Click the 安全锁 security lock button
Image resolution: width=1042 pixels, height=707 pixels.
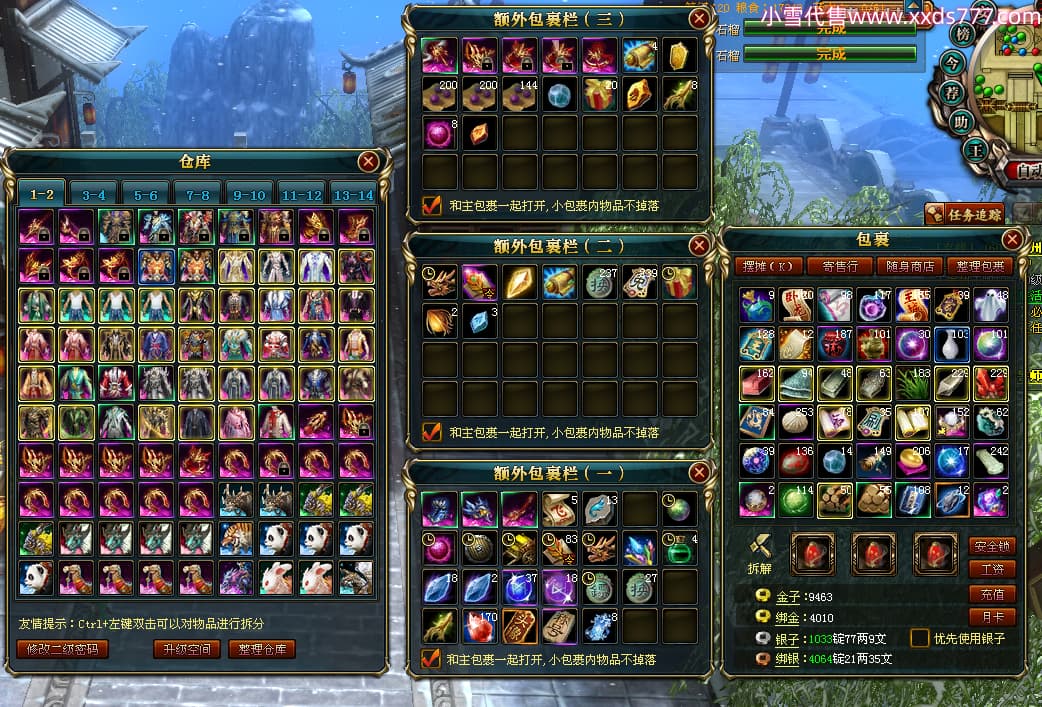point(992,546)
